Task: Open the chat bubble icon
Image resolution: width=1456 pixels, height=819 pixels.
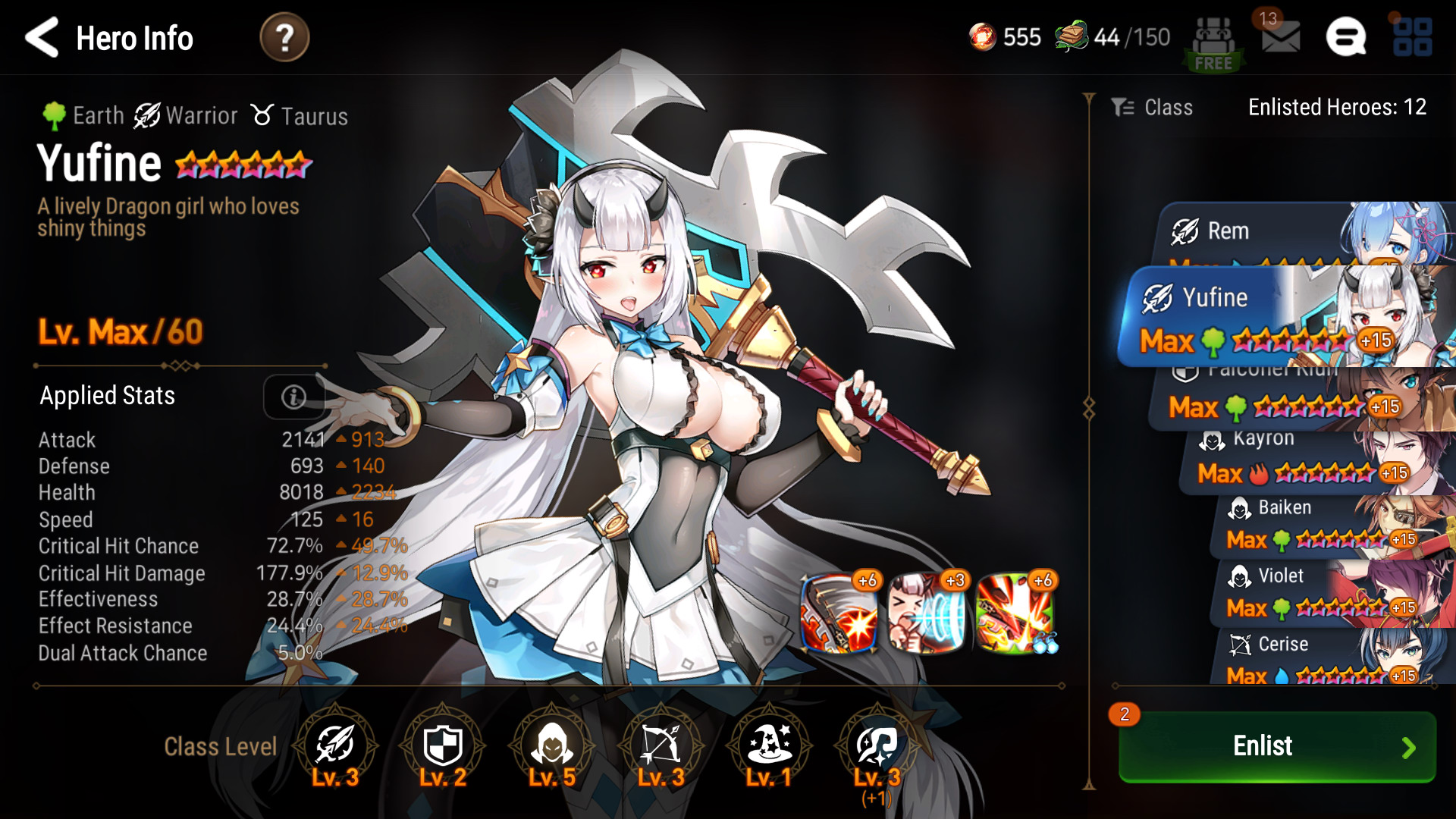Action: [x=1345, y=37]
